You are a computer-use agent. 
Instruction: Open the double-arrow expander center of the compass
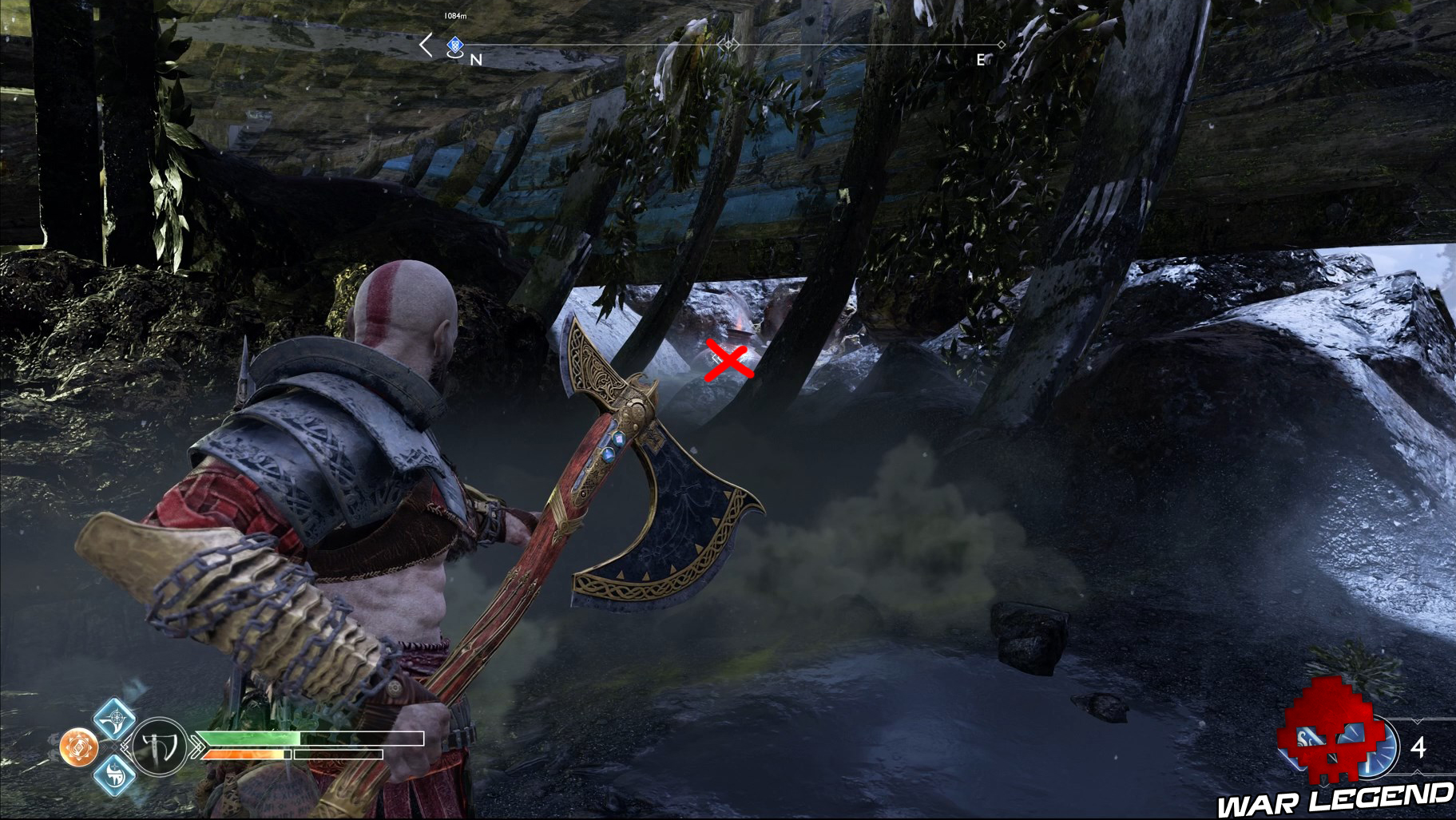coord(727,46)
